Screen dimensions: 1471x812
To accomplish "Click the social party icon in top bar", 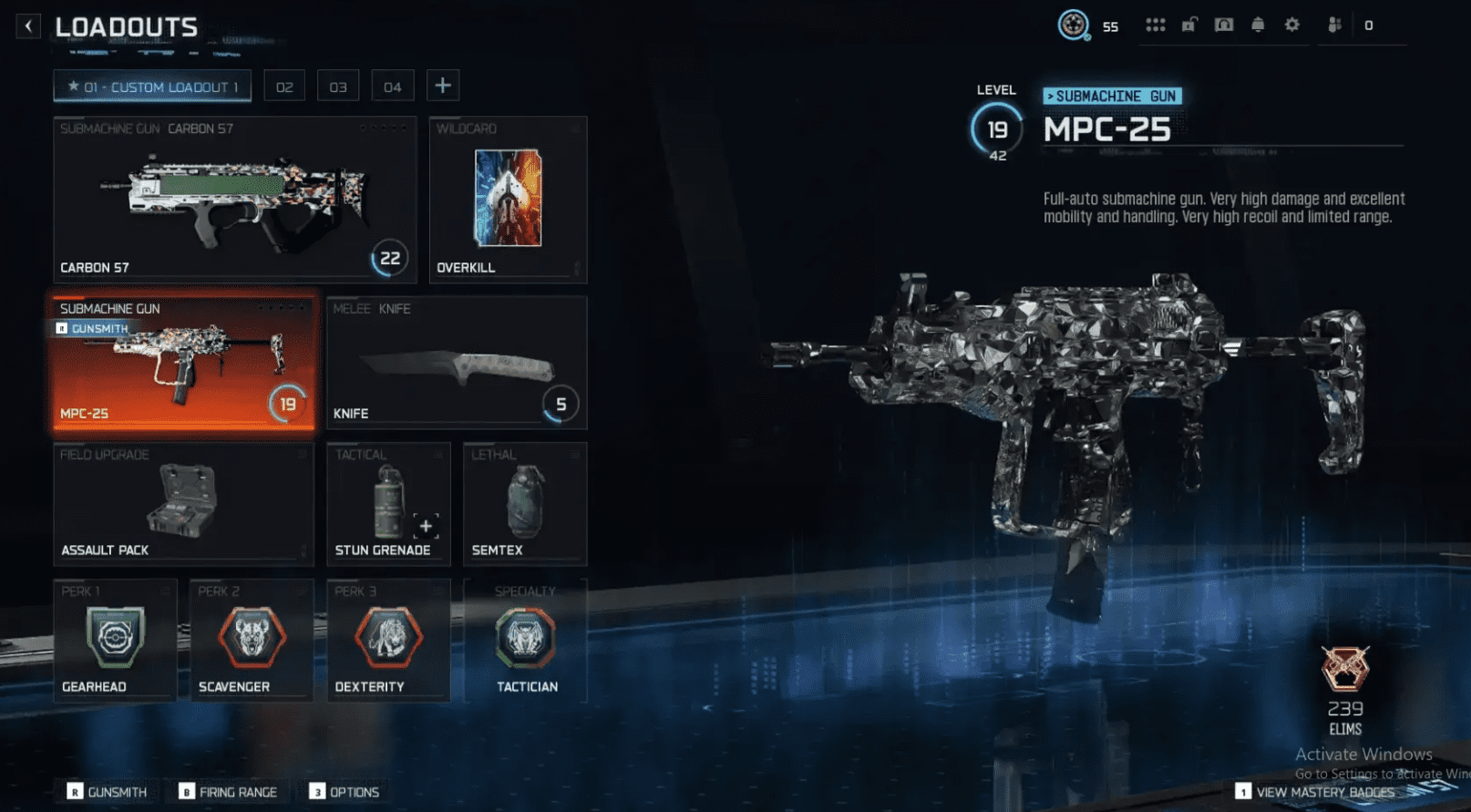I will pos(1335,25).
